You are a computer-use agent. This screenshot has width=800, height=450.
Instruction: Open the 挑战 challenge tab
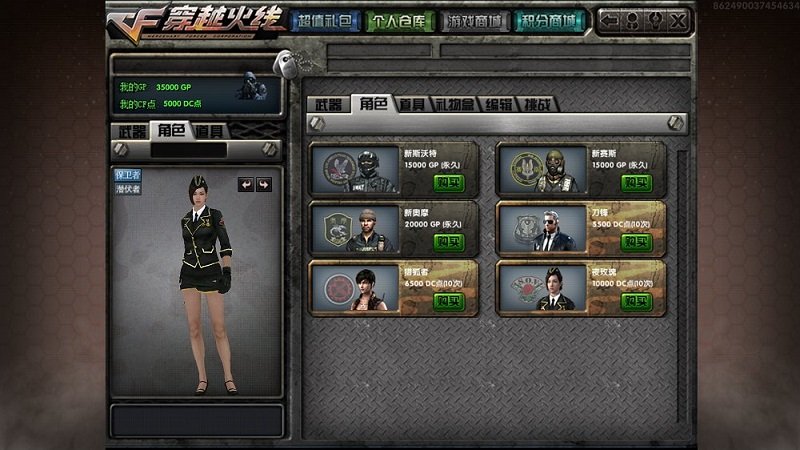coord(538,103)
